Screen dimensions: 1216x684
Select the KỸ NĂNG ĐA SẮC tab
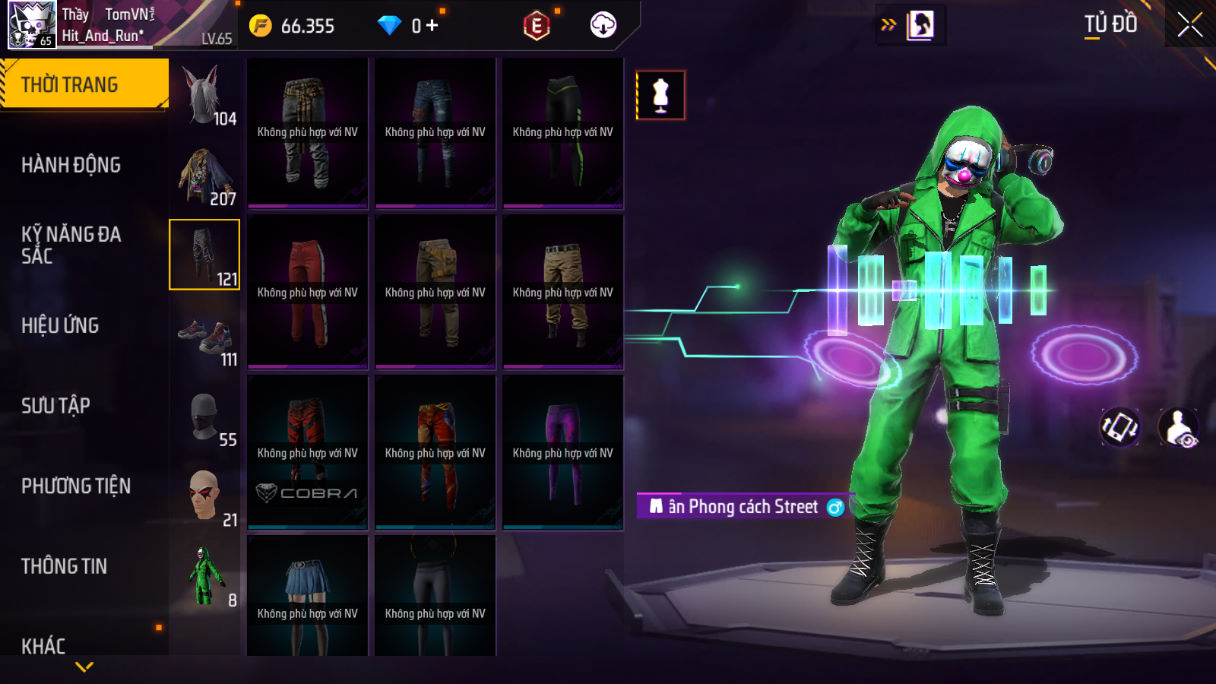coord(71,245)
